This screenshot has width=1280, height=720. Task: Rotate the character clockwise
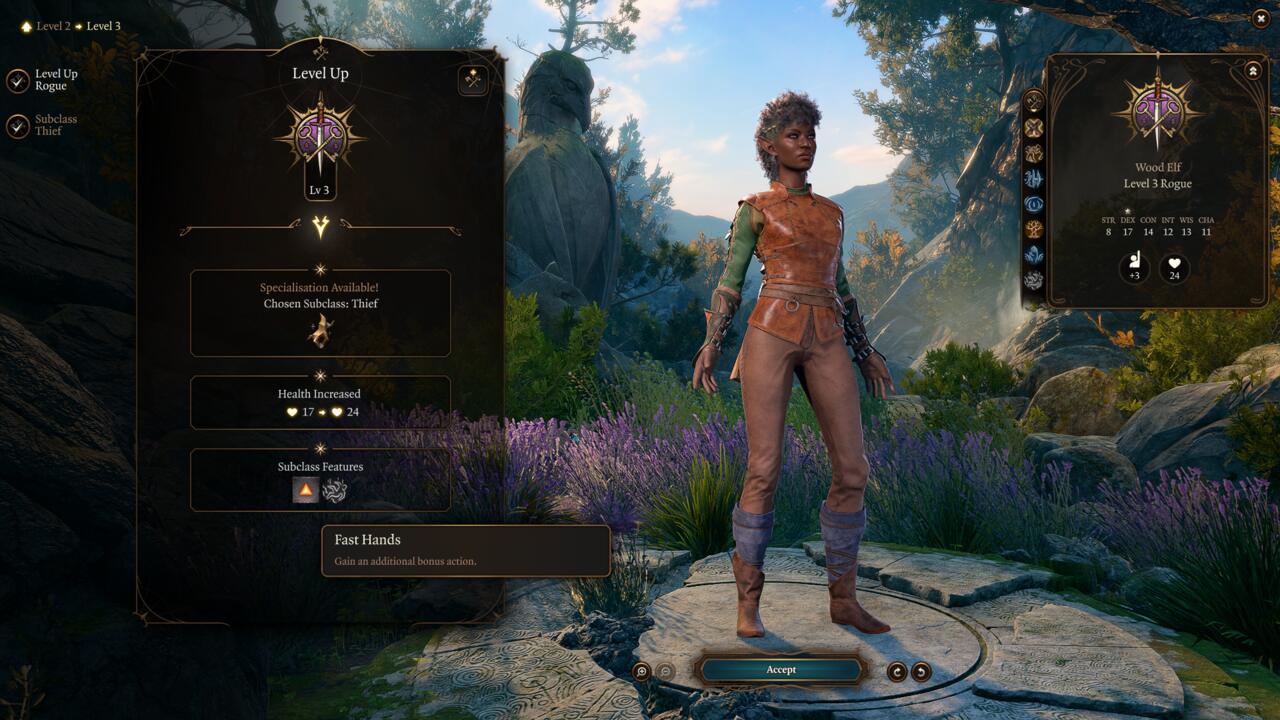(898, 670)
